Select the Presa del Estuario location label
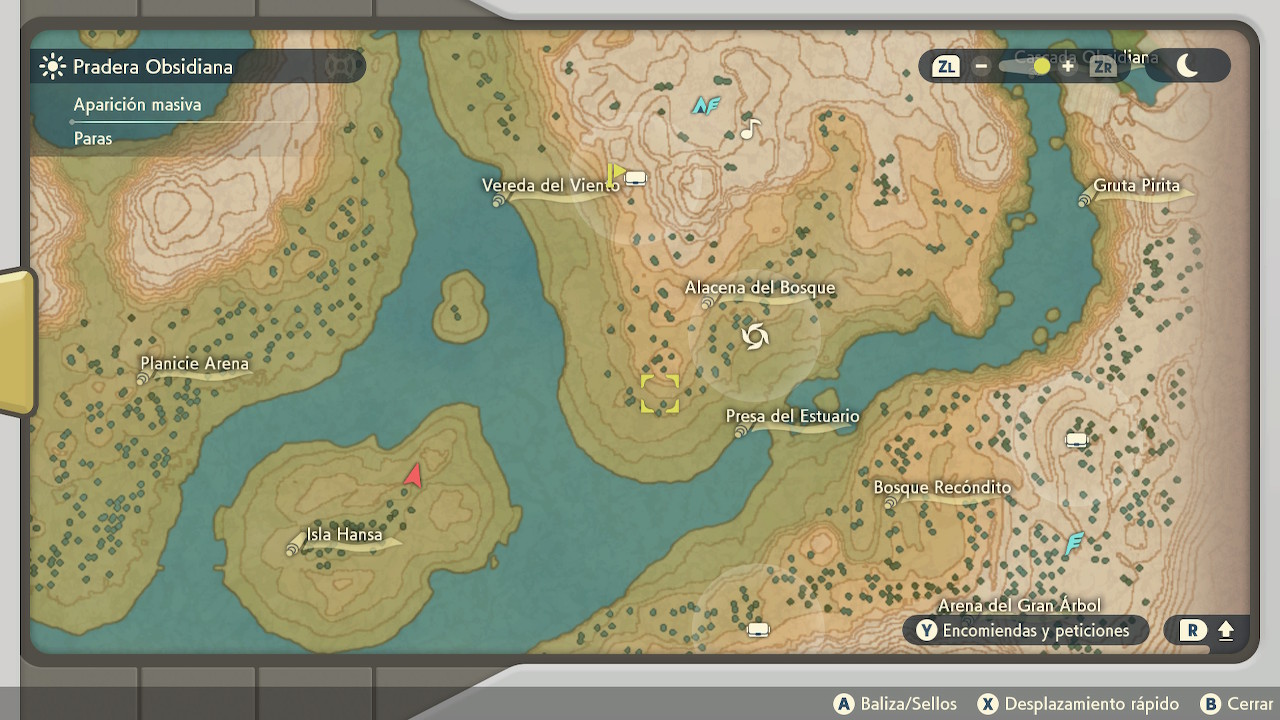 coord(792,417)
